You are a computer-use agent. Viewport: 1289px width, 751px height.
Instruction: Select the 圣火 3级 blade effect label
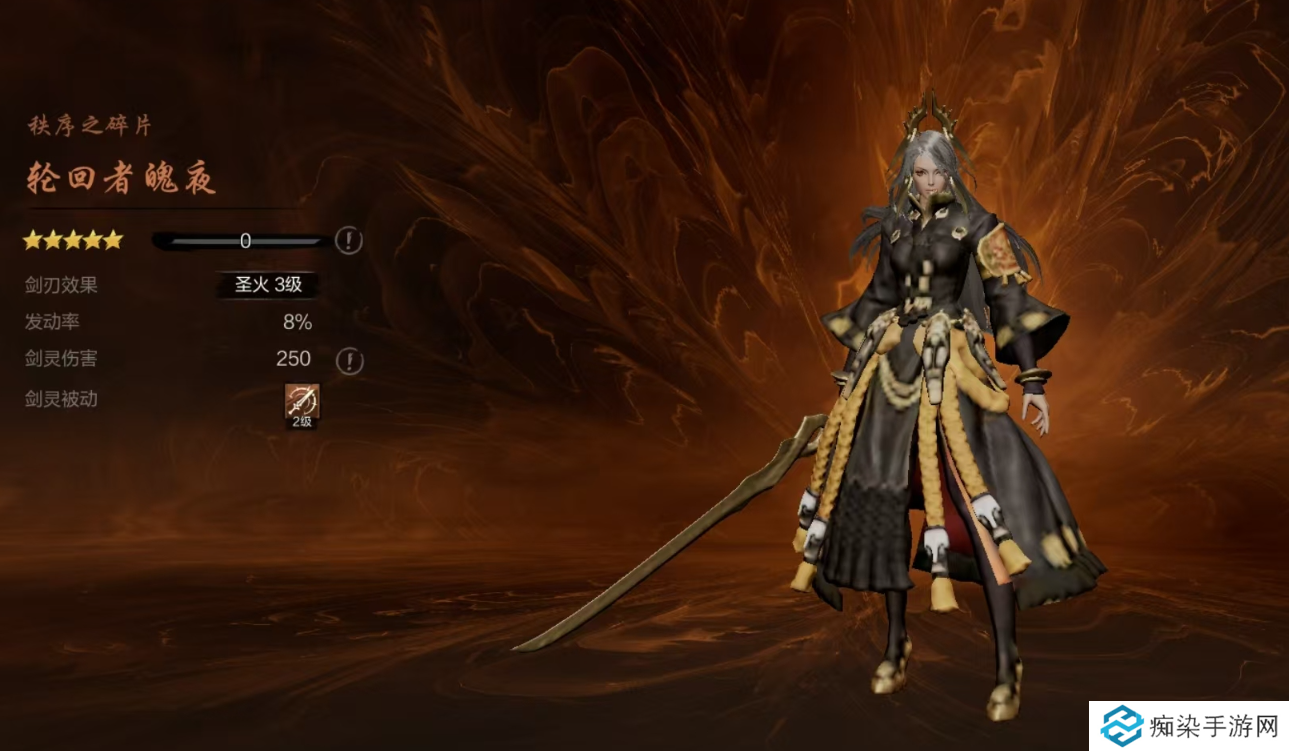pos(268,285)
